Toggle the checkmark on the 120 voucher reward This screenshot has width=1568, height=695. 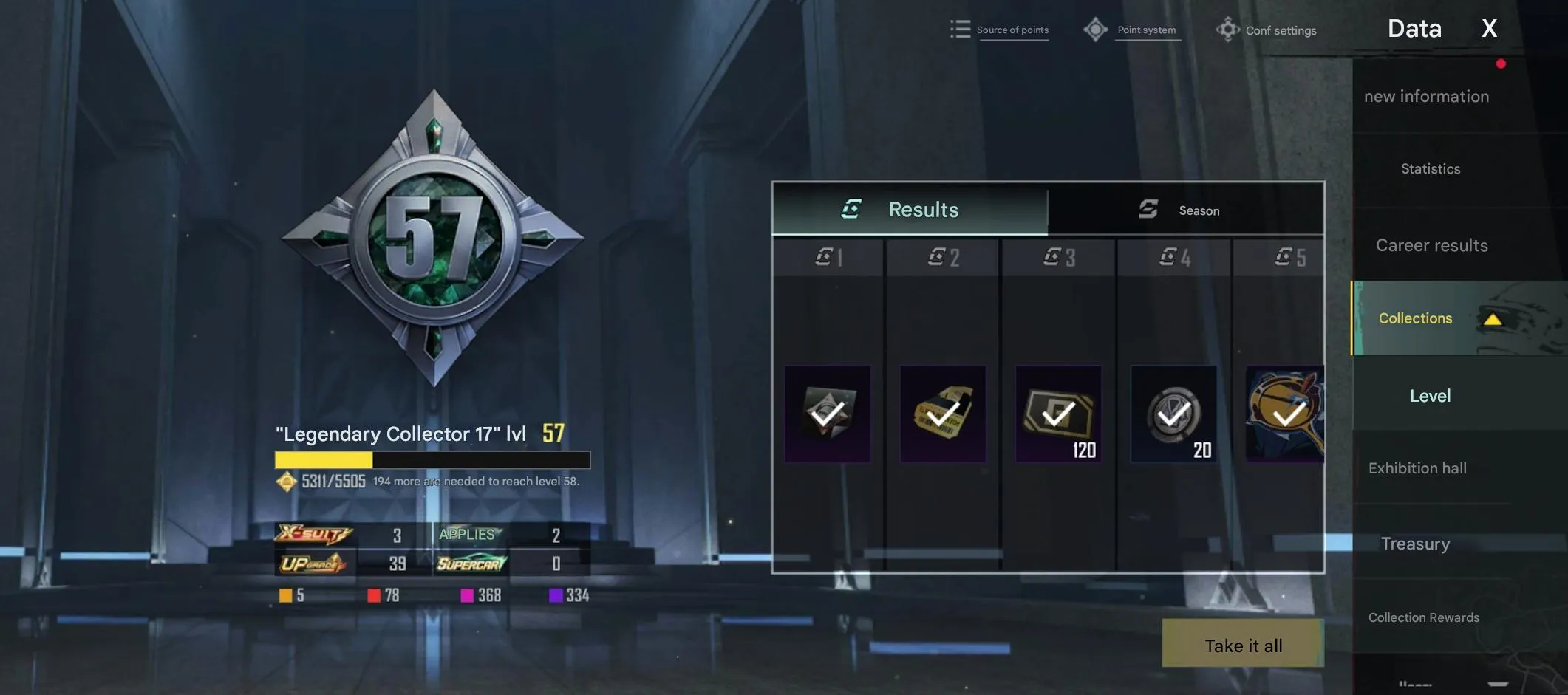coord(1058,414)
